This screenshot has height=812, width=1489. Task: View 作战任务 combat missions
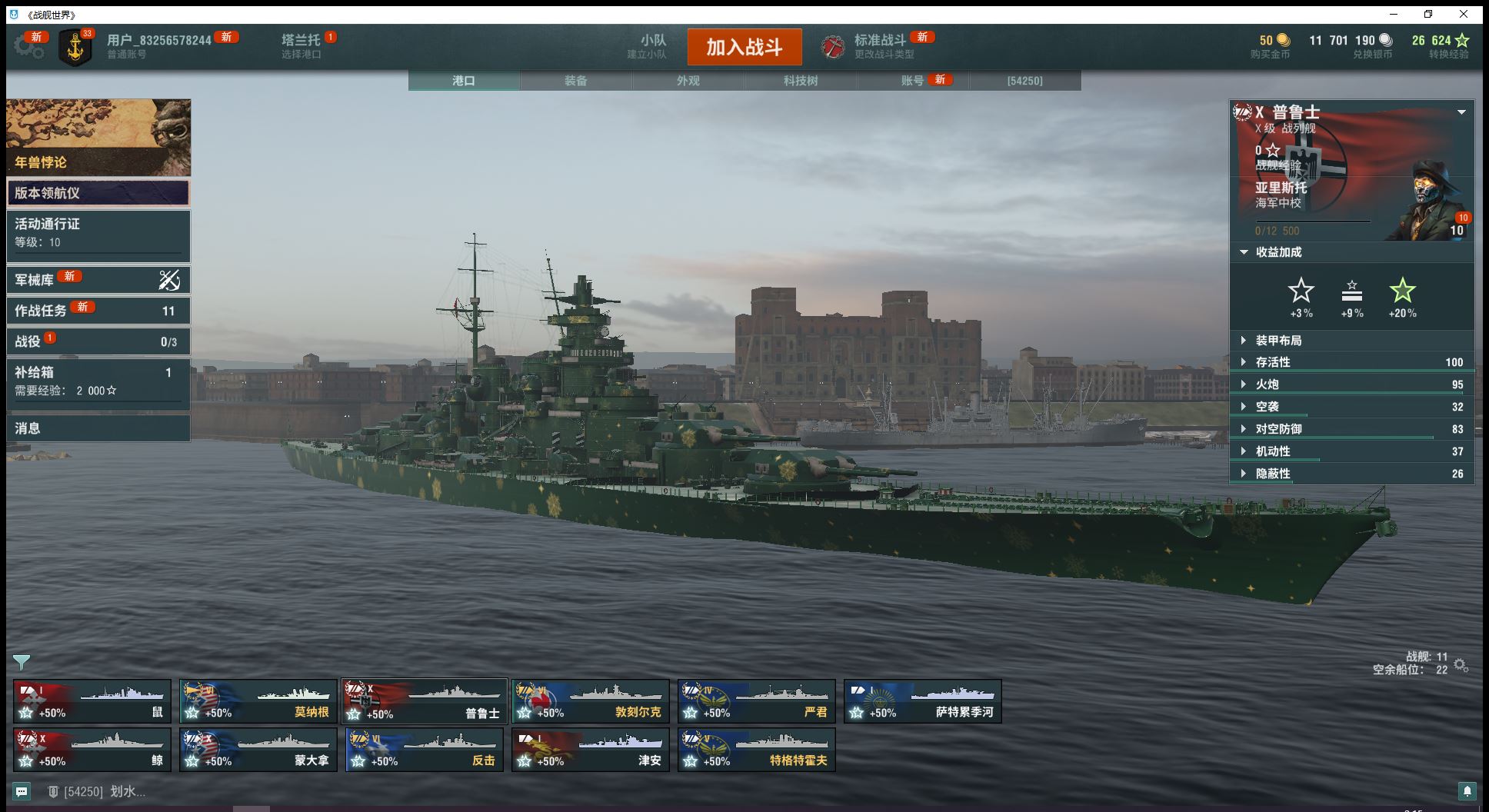click(98, 311)
